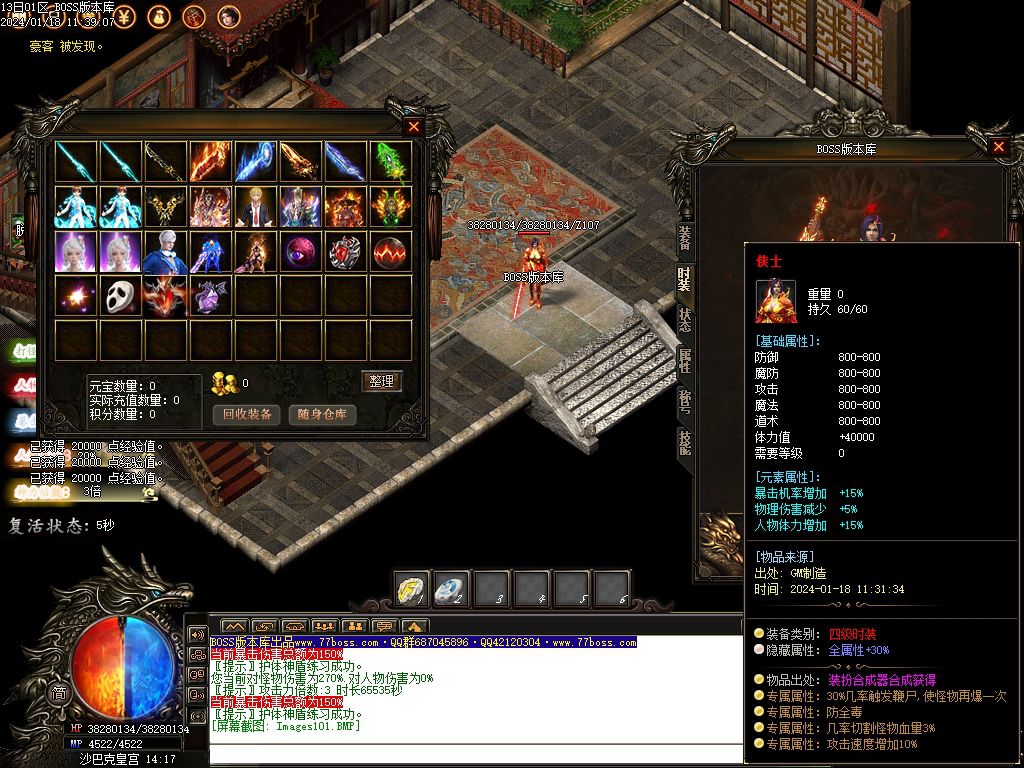Show the 属性 attributes tab
This screenshot has width=1024, height=768.
pyautogui.click(x=685, y=360)
